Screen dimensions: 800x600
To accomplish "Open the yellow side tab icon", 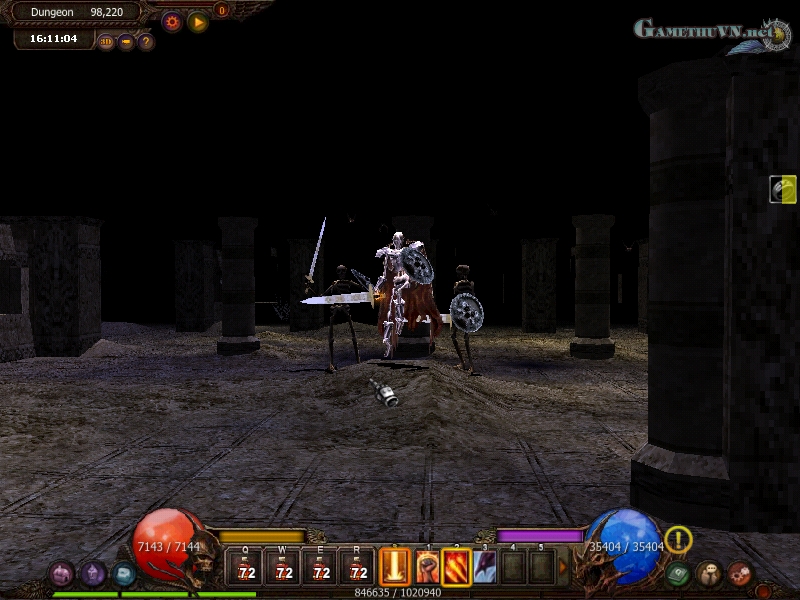I will pyautogui.click(x=784, y=189).
